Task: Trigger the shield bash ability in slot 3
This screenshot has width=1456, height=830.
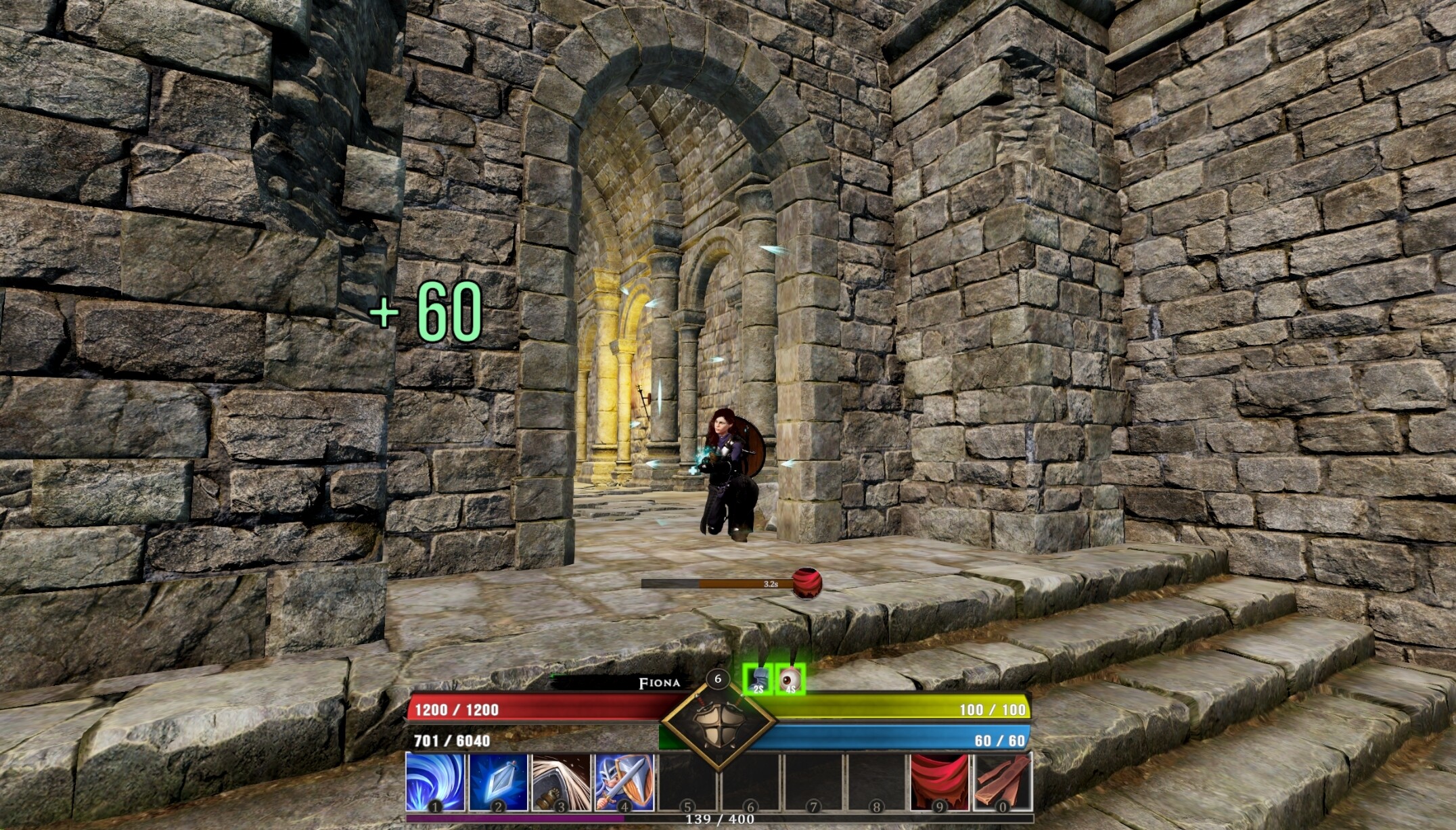Action: coord(562,783)
